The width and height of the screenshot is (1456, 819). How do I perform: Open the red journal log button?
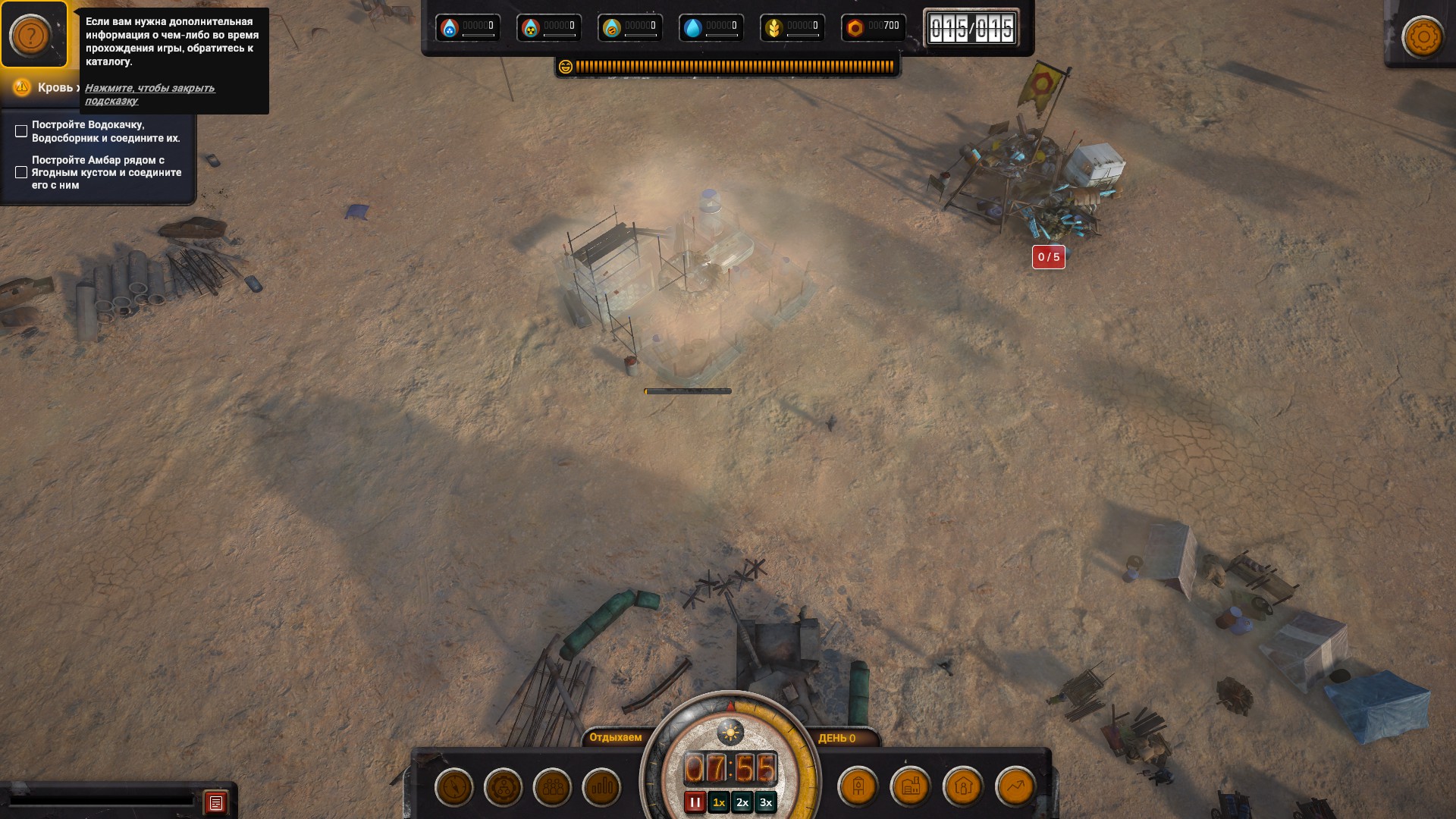(x=216, y=802)
